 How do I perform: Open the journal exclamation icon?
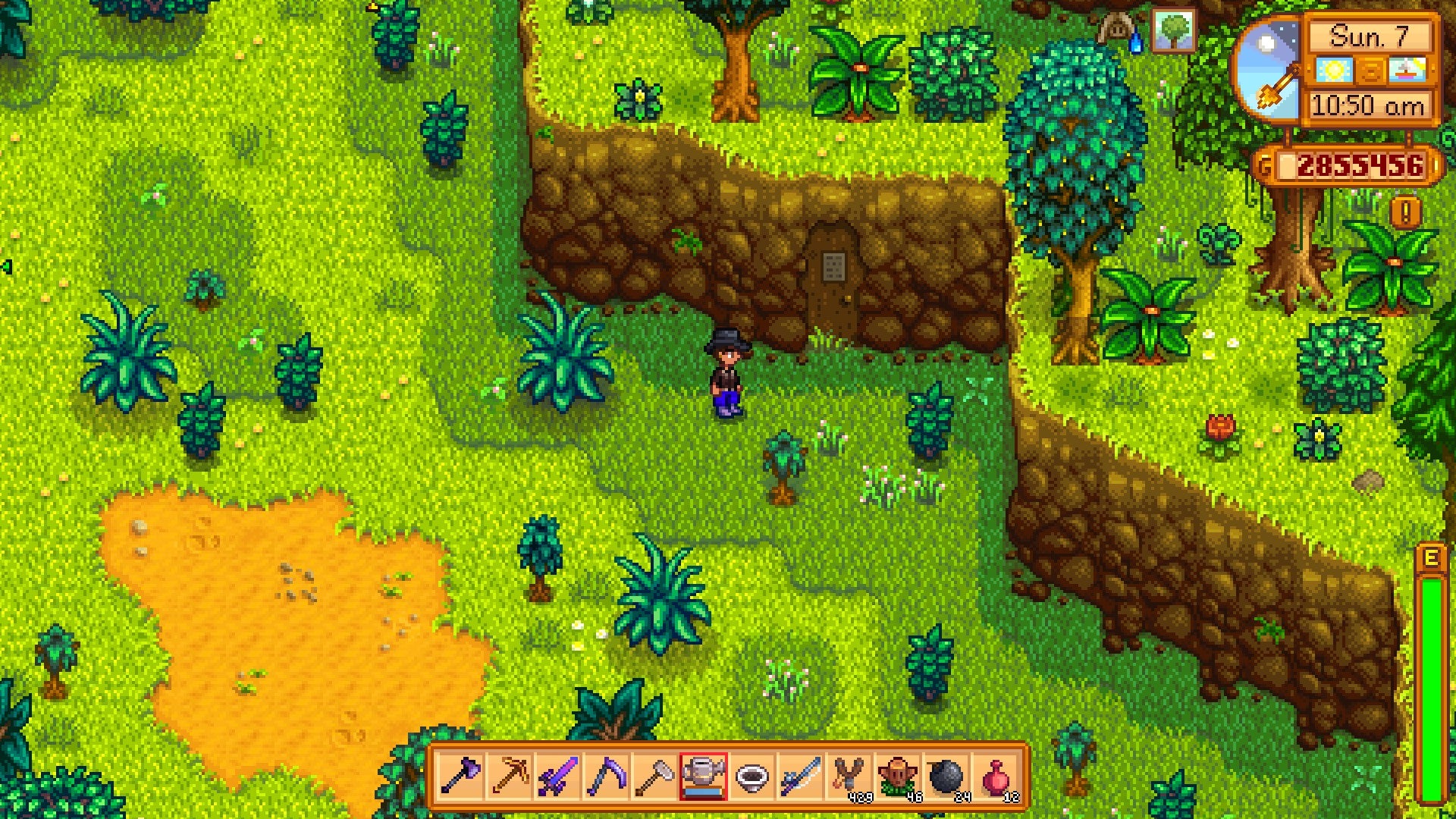(1406, 213)
